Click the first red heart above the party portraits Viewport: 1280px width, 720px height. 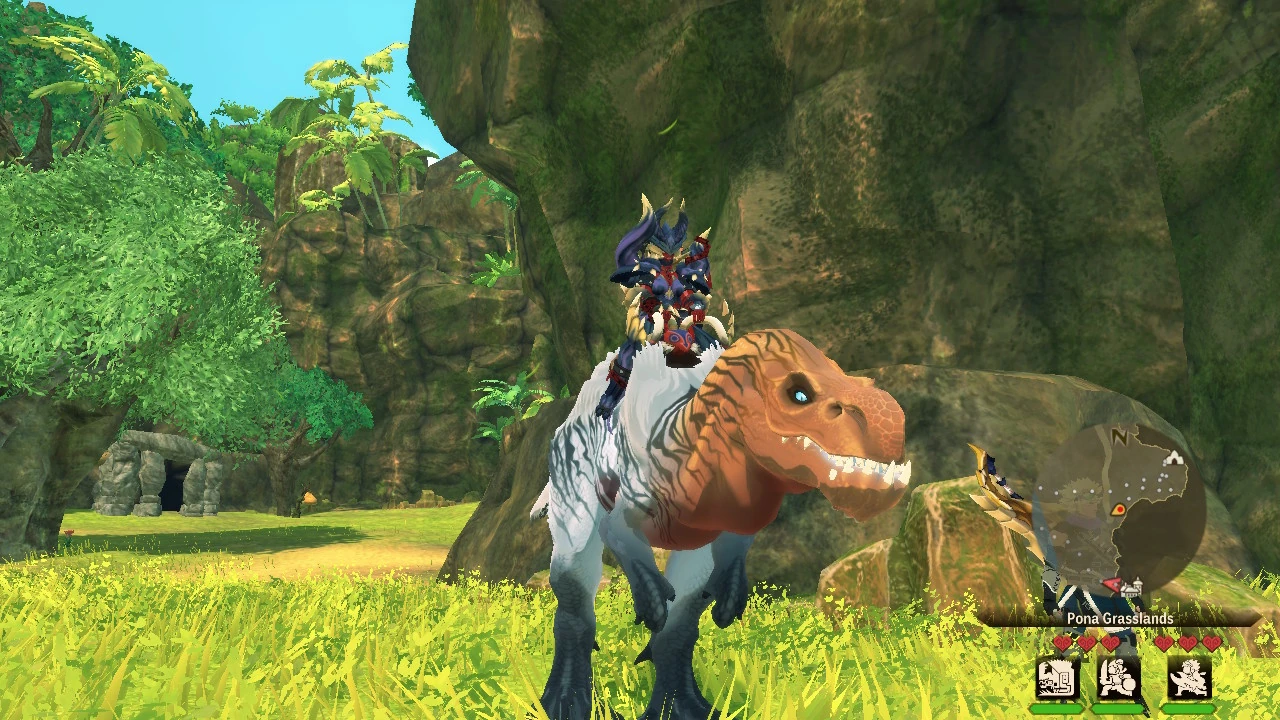coord(1061,644)
